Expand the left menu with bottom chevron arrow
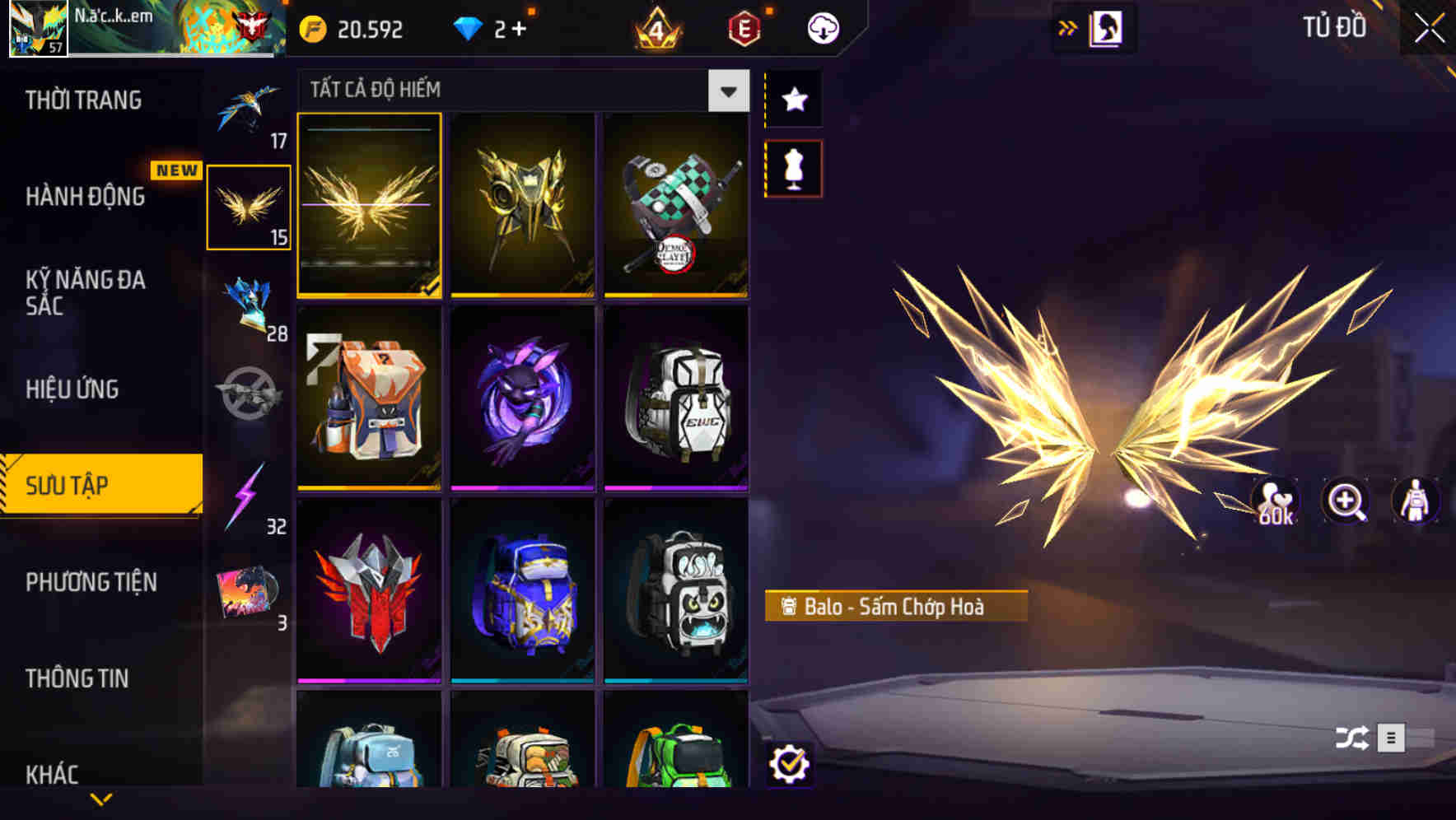1456x820 pixels. [x=100, y=798]
